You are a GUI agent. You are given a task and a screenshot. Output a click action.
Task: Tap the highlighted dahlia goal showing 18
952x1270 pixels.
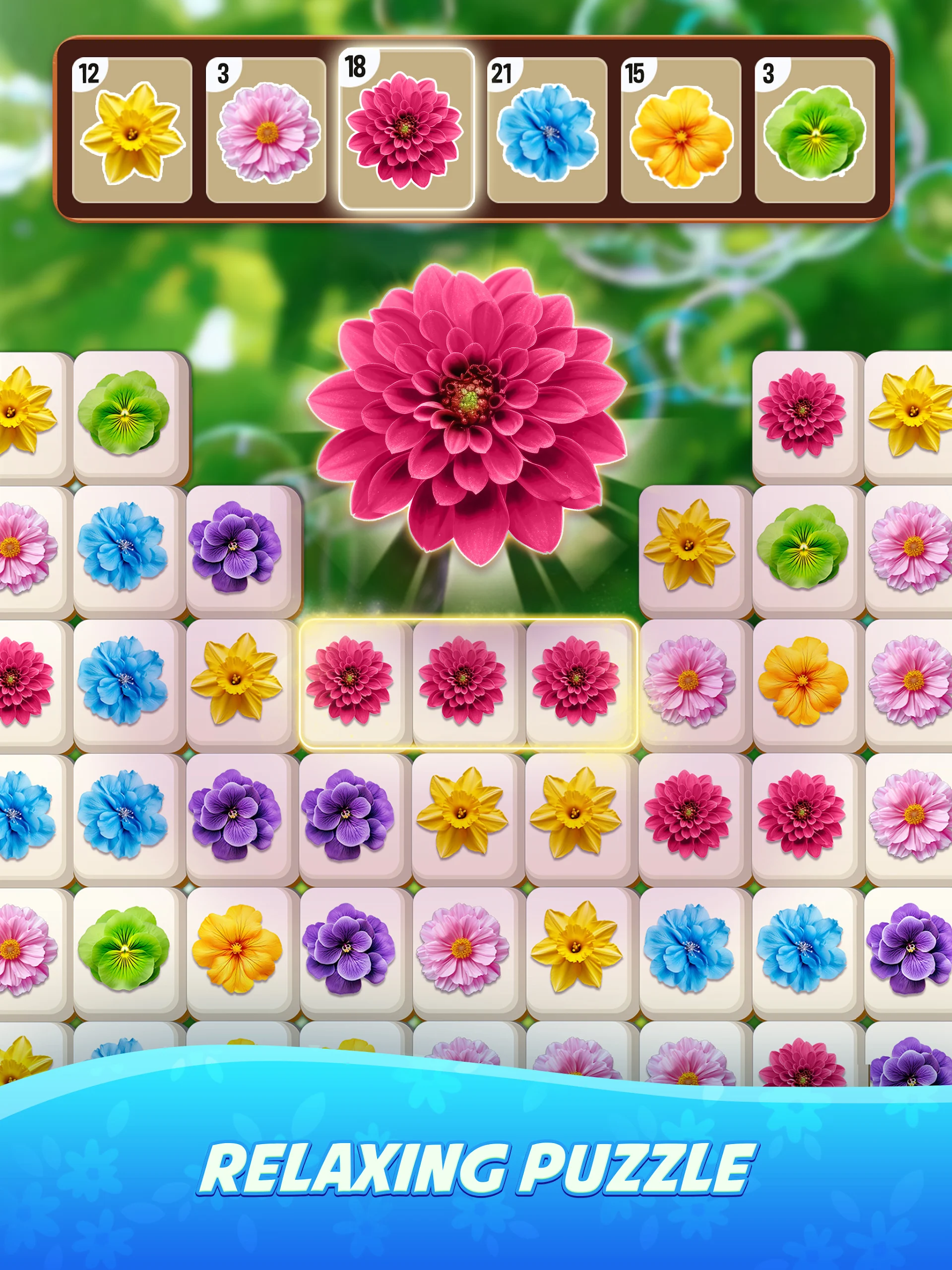click(x=406, y=129)
